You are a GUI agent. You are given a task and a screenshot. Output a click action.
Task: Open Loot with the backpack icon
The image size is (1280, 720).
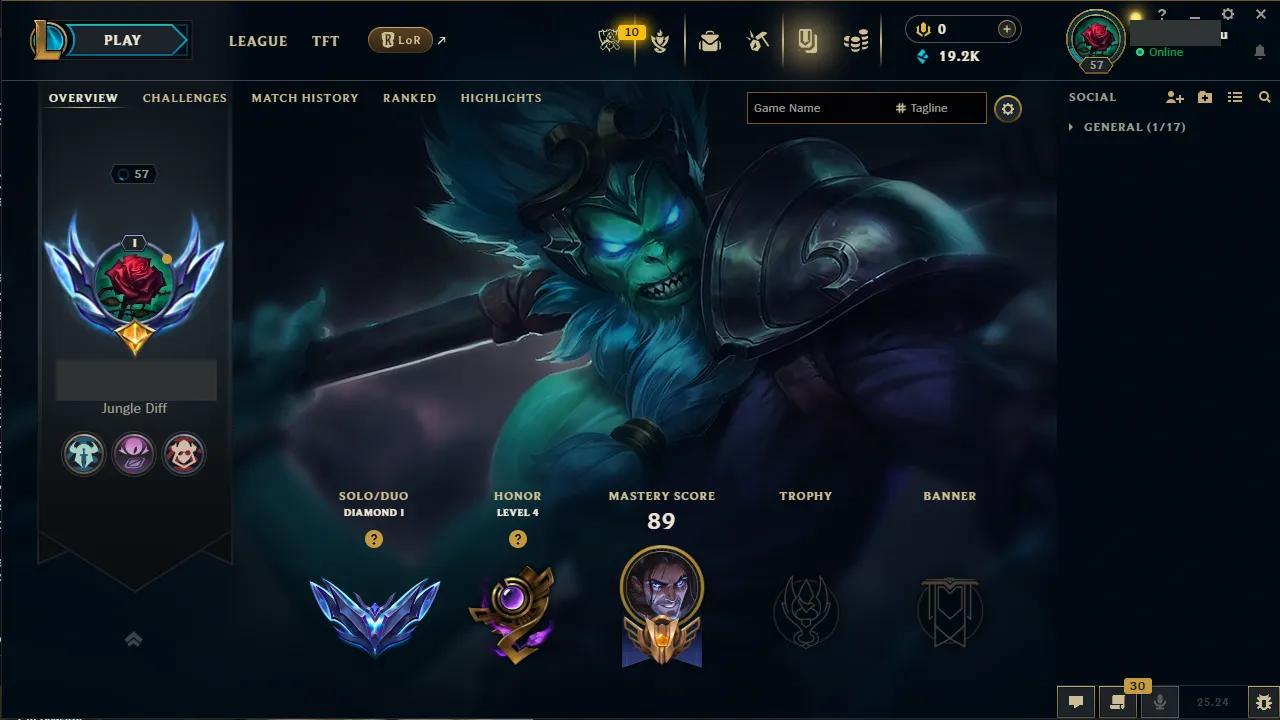[710, 41]
